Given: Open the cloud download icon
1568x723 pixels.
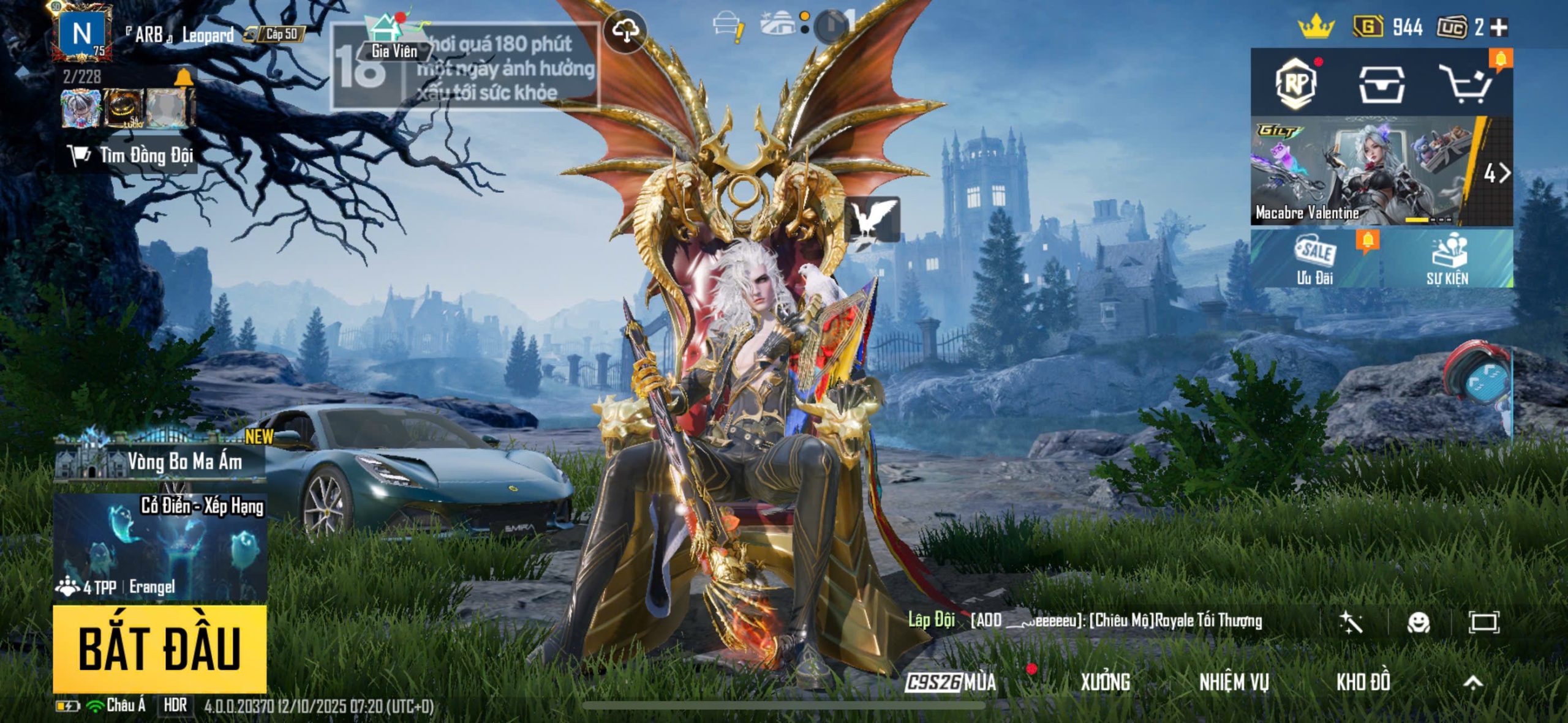Looking at the screenshot, I should tap(625, 31).
